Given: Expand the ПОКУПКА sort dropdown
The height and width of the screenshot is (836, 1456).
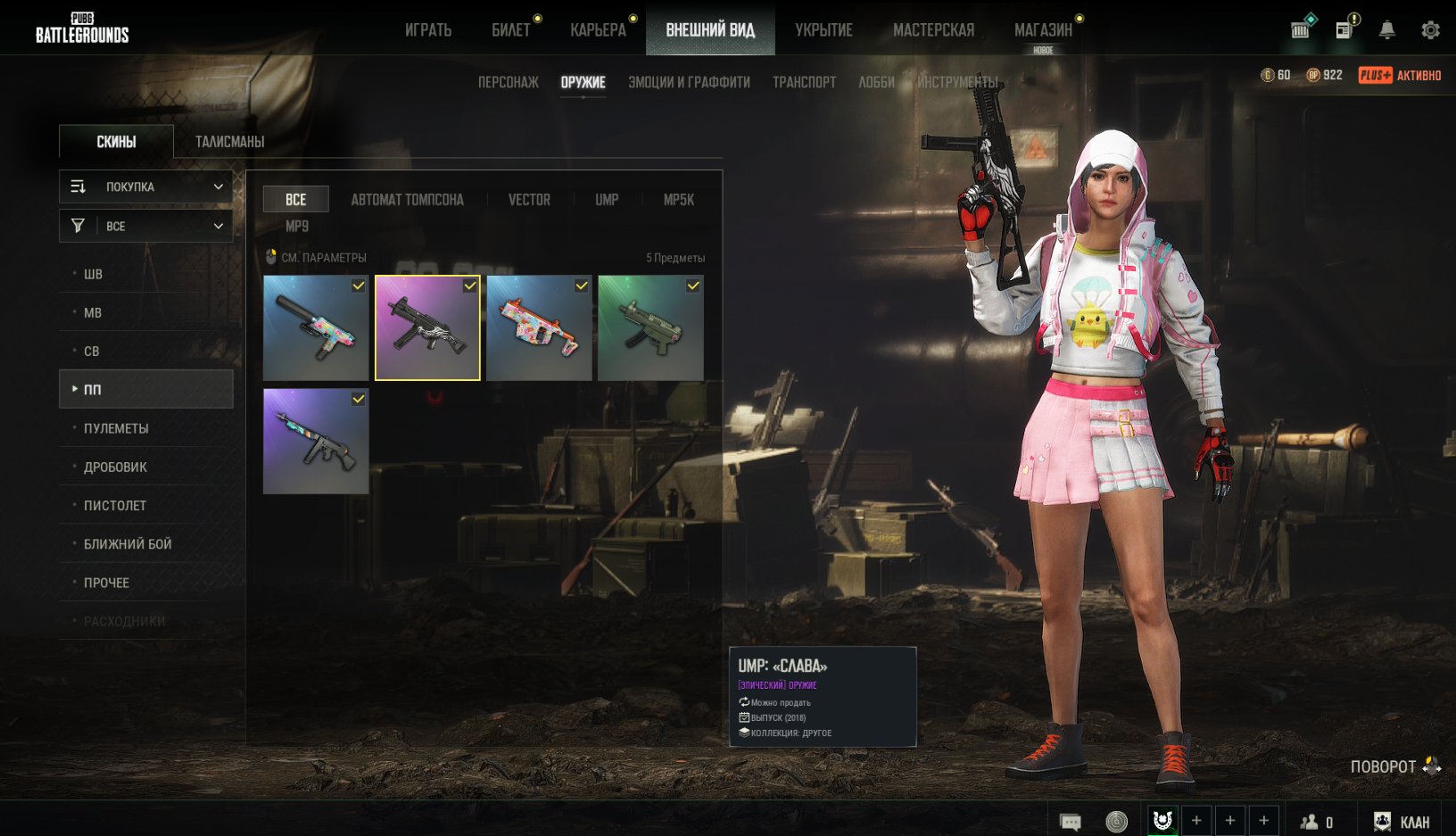Looking at the screenshot, I should tap(146, 186).
